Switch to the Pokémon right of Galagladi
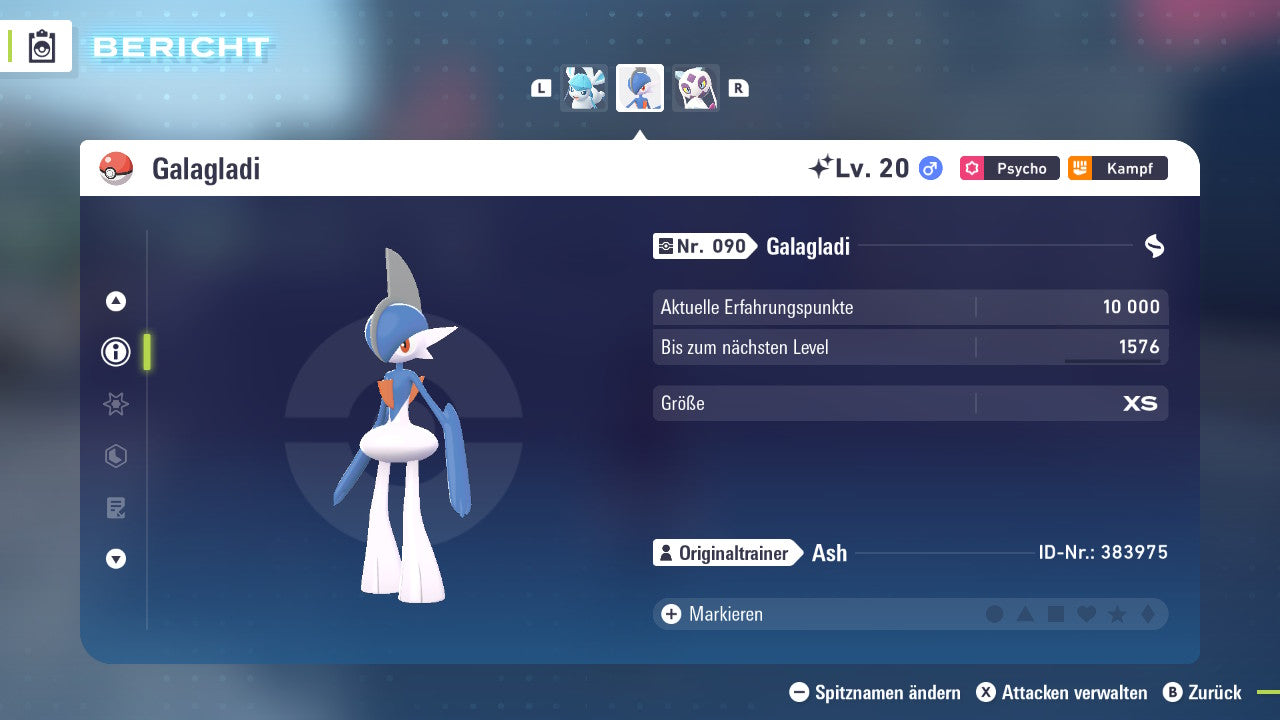Image resolution: width=1280 pixels, height=720 pixels. [696, 87]
